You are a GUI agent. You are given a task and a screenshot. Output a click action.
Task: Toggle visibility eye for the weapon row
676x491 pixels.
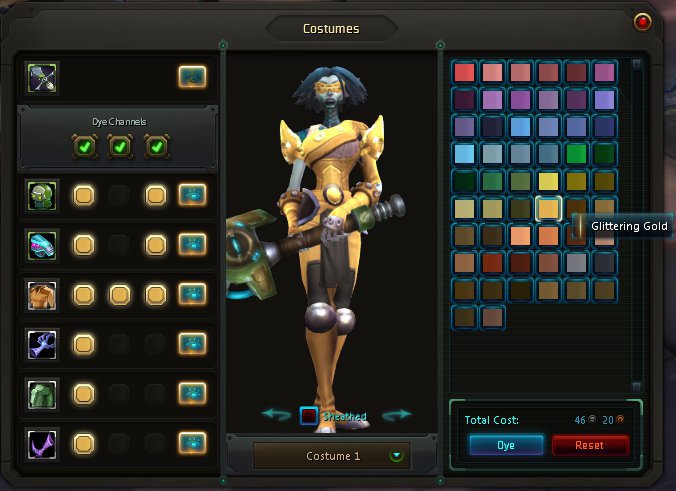coord(192,77)
